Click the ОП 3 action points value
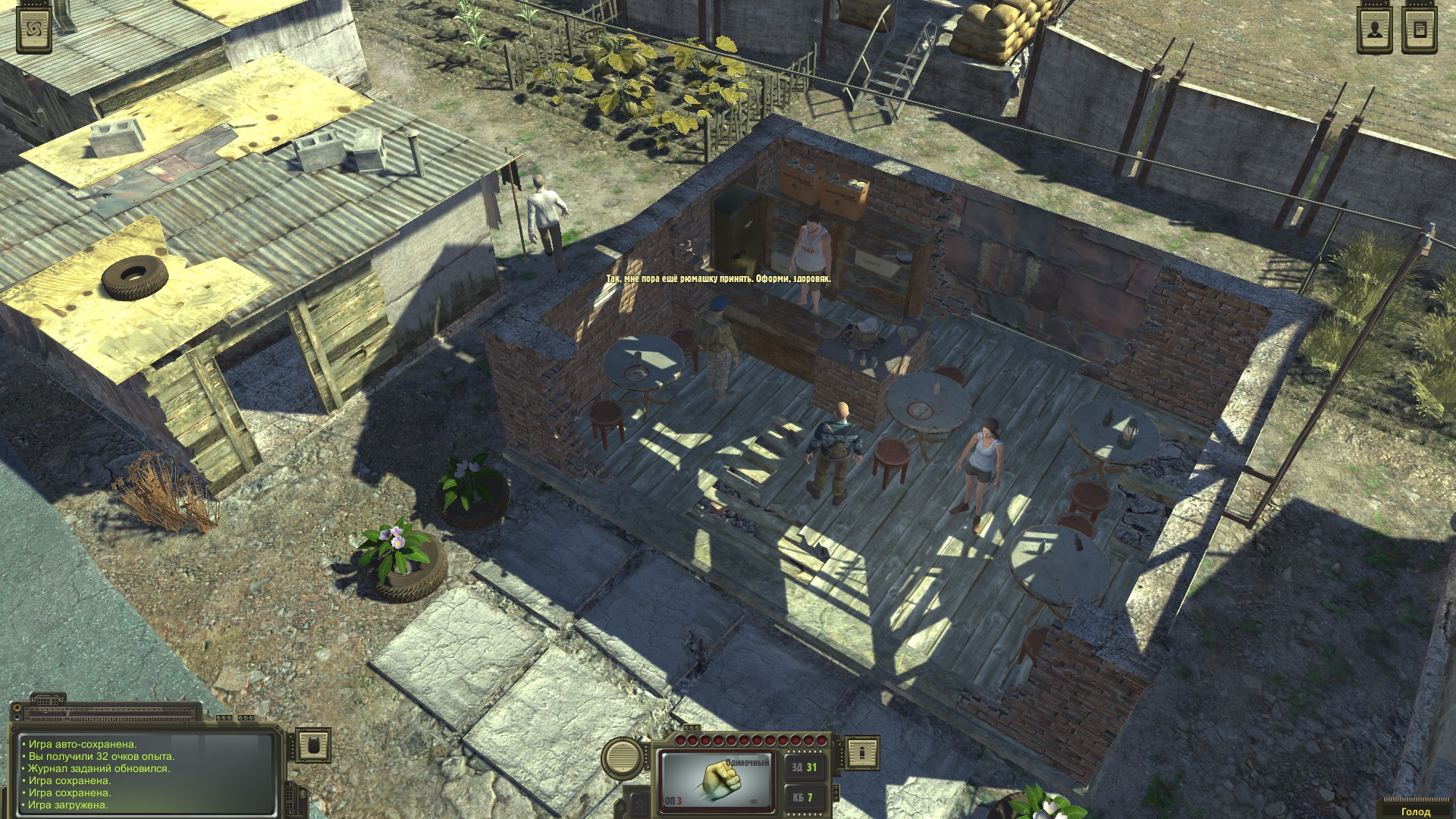Screen dimensions: 1456x819 [673, 801]
